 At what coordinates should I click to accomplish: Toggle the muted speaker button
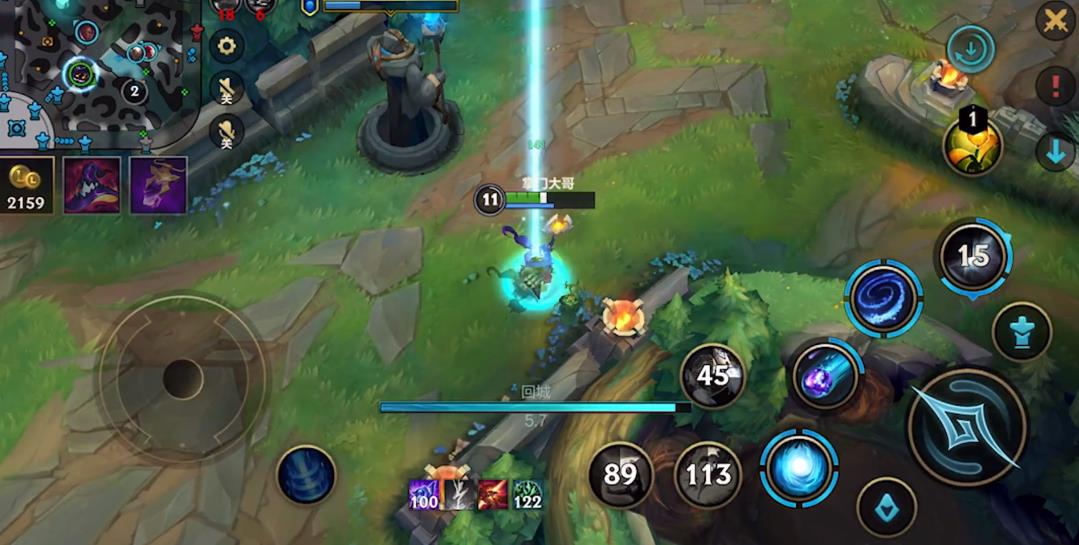pos(227,88)
